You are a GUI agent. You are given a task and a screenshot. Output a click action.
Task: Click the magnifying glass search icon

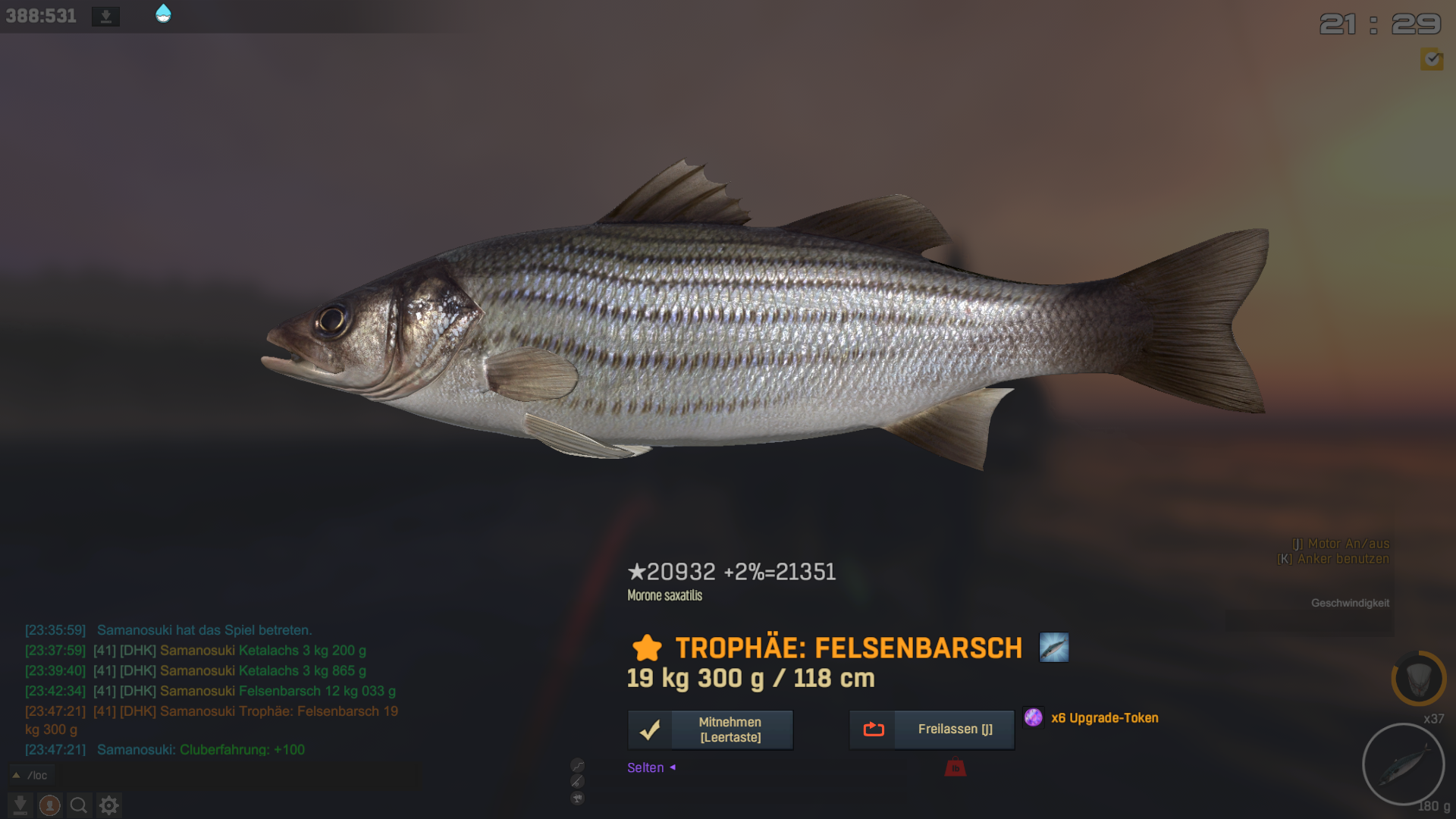point(79,805)
